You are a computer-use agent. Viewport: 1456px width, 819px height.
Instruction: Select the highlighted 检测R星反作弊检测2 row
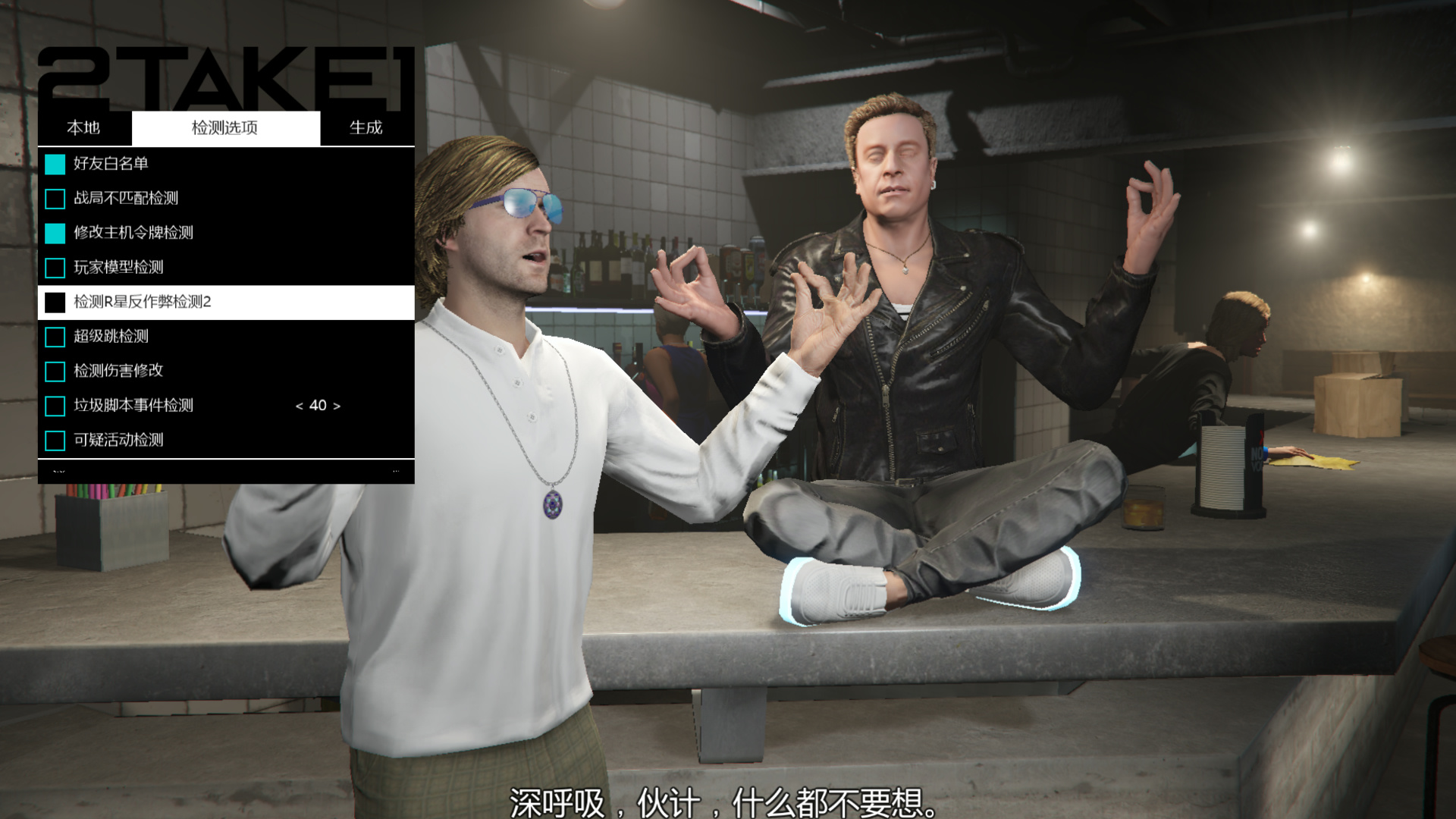(190, 303)
